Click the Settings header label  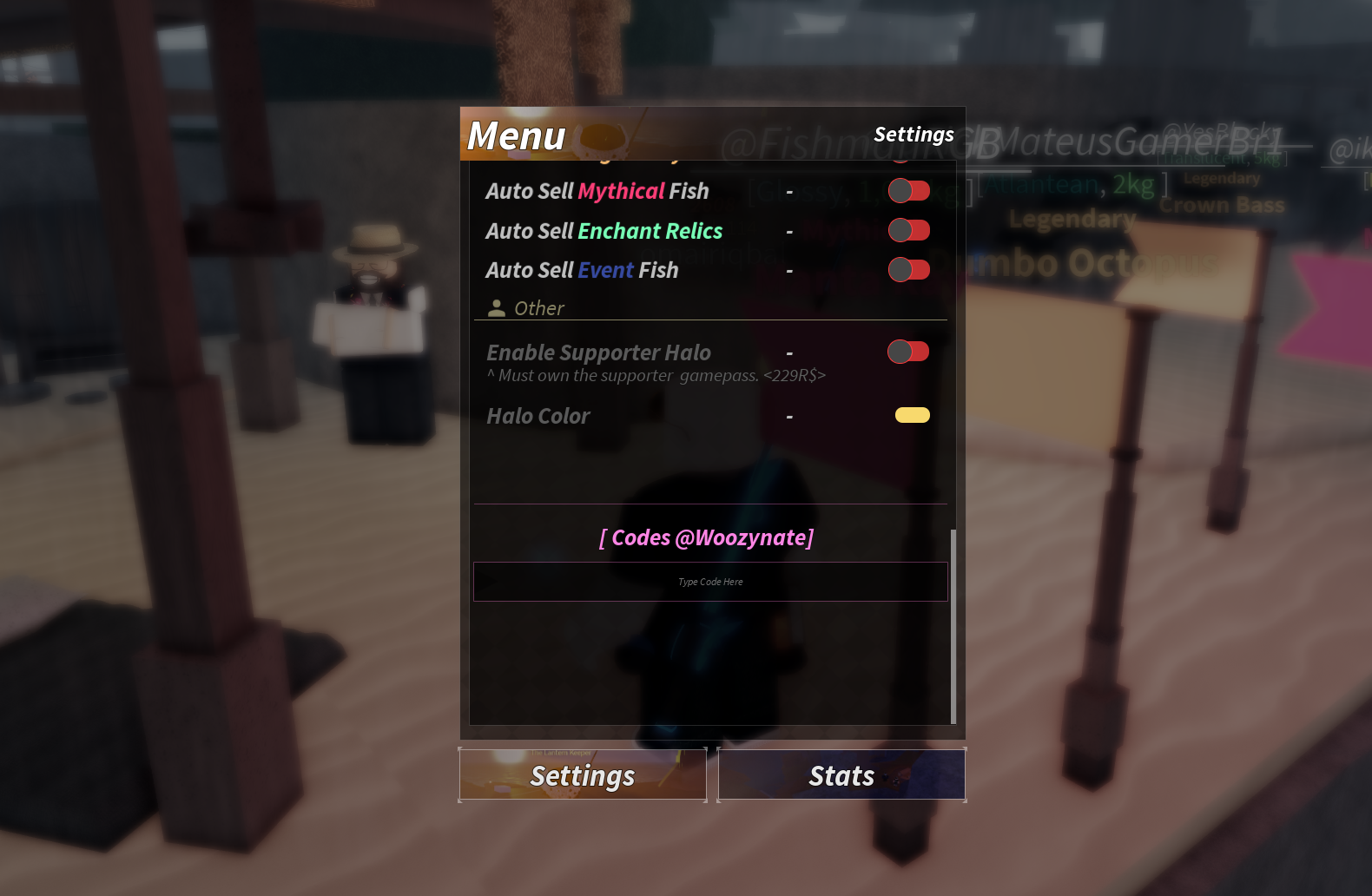tap(914, 135)
